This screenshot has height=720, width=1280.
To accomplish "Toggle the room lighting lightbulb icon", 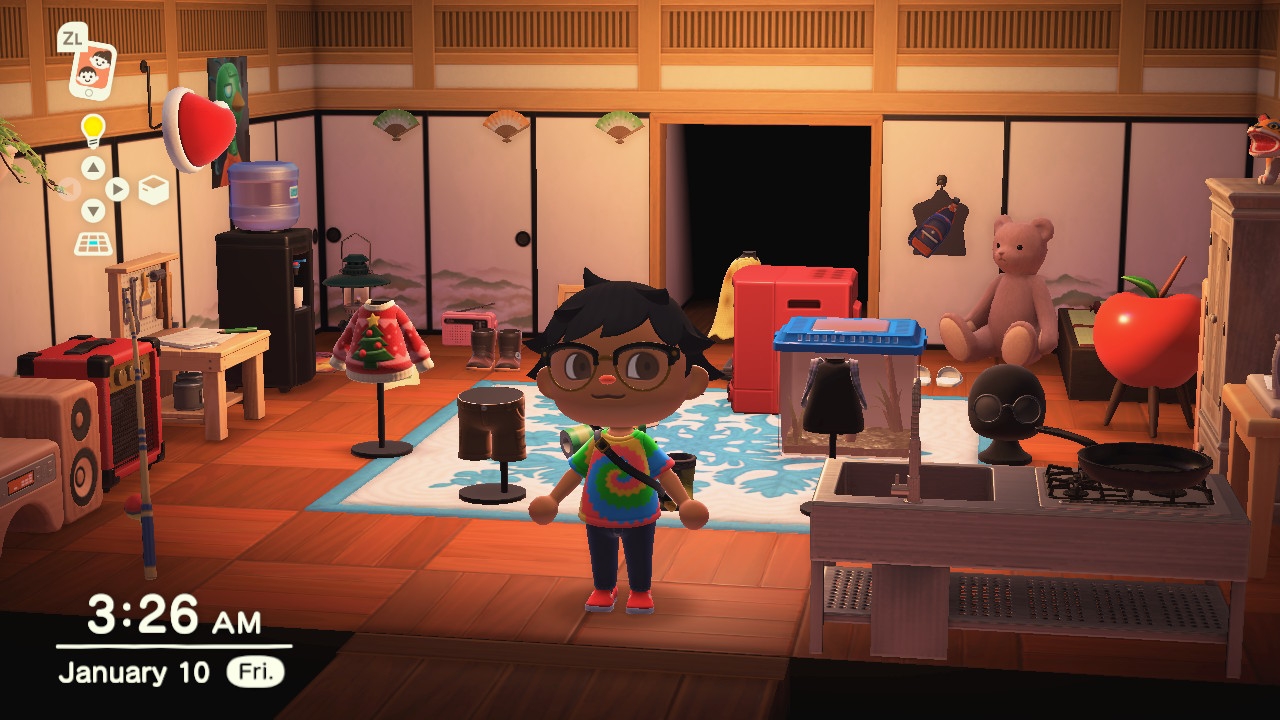I will [93, 130].
